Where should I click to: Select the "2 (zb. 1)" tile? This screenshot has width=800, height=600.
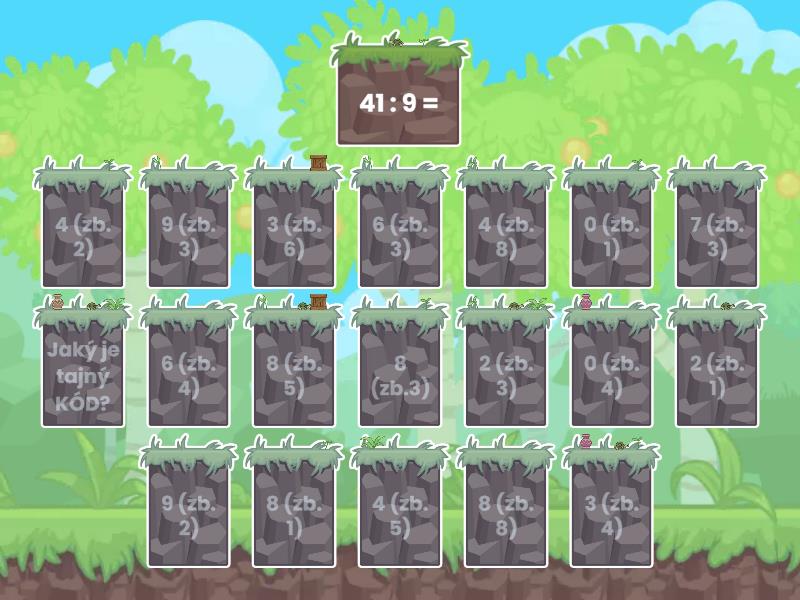(717, 376)
